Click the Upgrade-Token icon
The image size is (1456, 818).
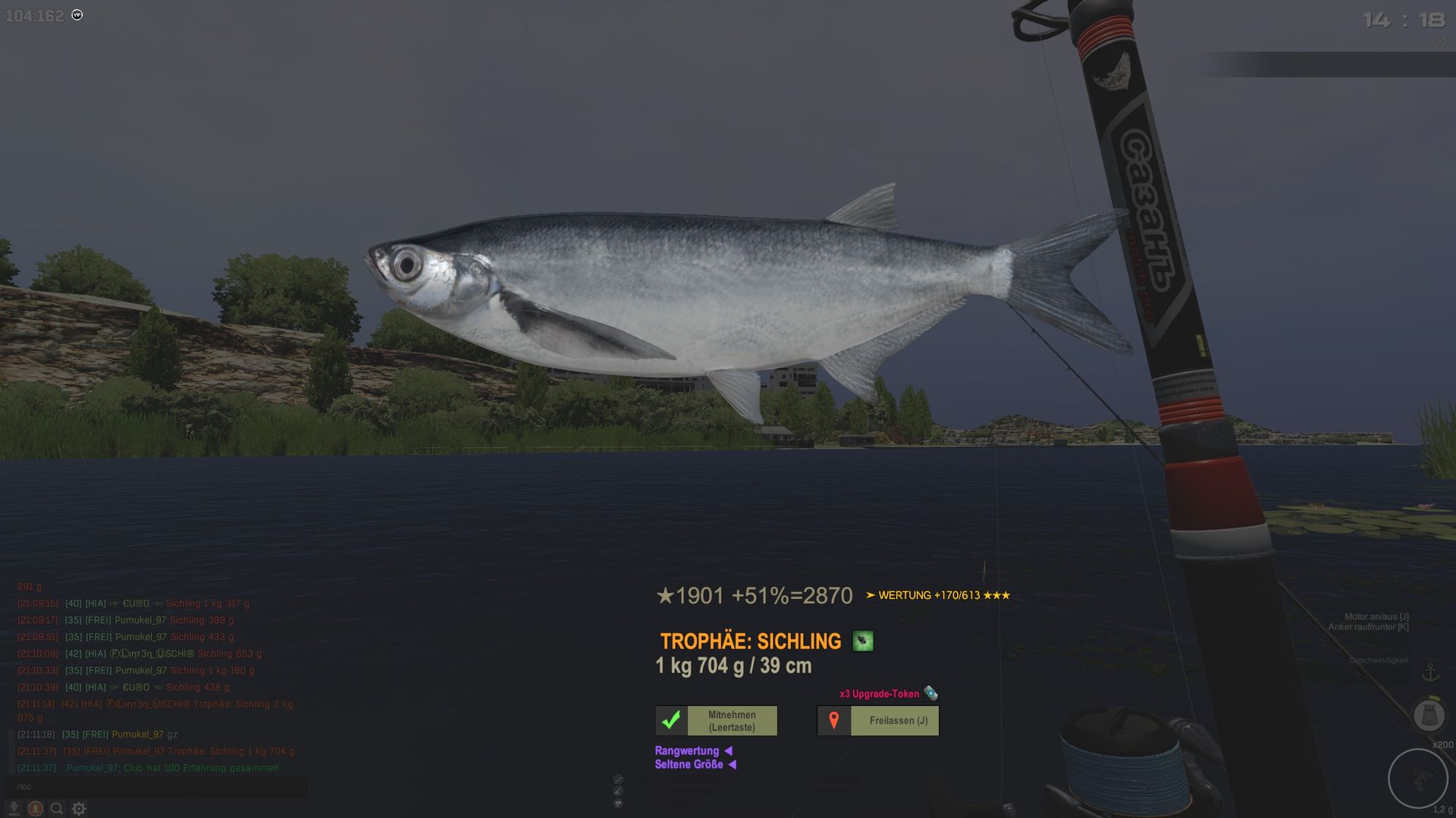930,693
